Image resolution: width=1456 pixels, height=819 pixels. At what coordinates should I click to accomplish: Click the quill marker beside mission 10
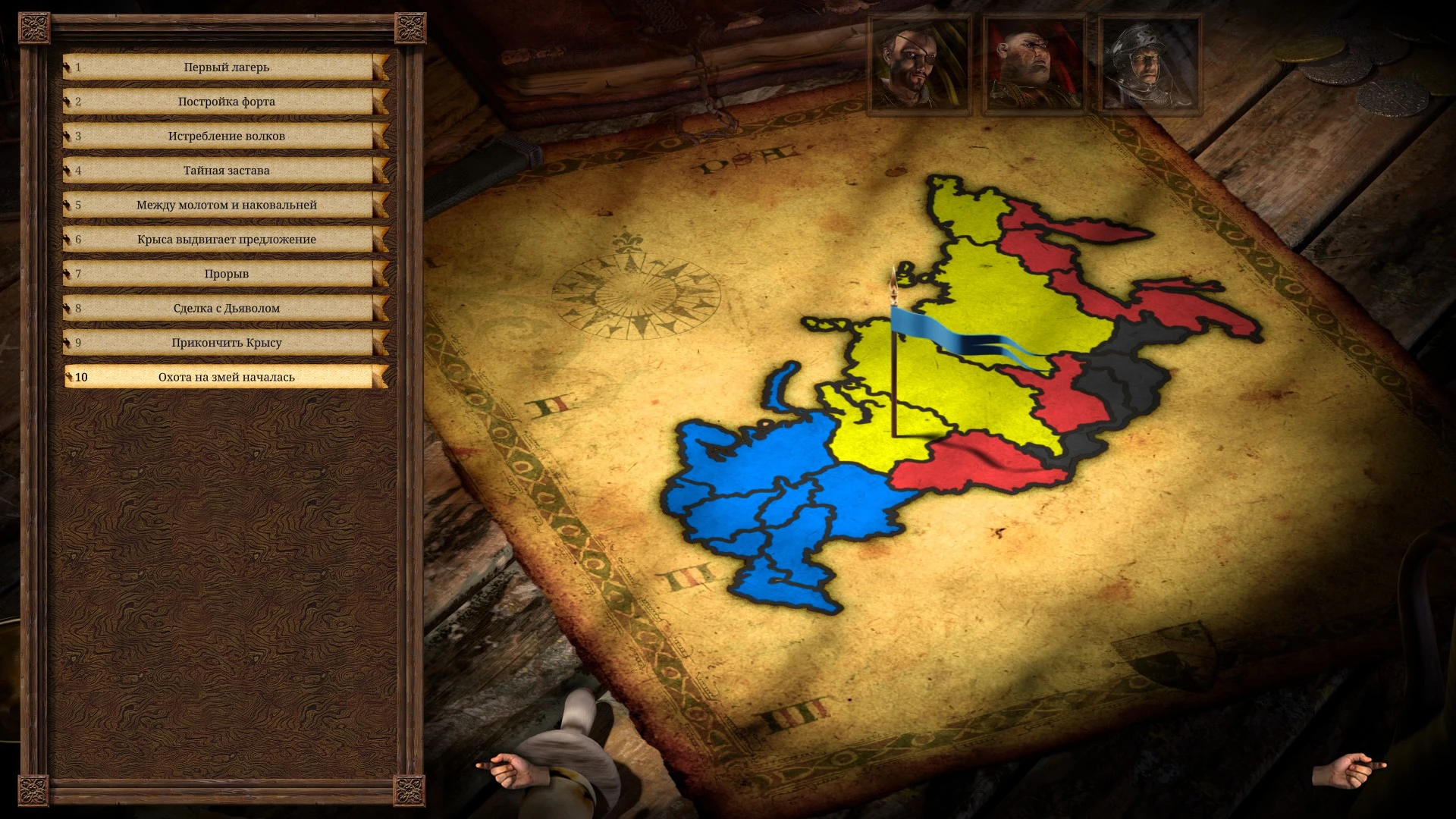coord(69,376)
